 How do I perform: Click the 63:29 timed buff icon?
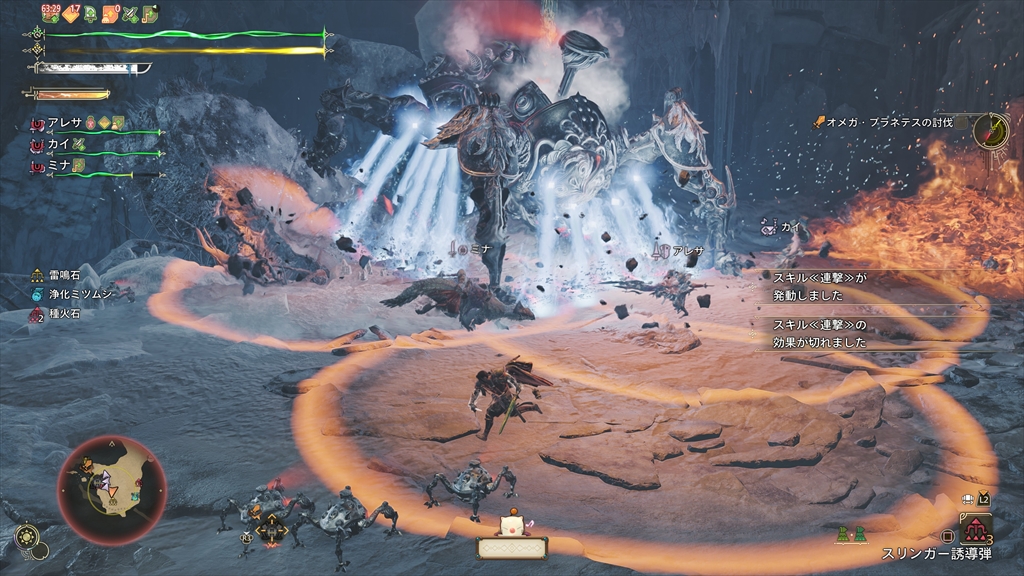coord(52,13)
